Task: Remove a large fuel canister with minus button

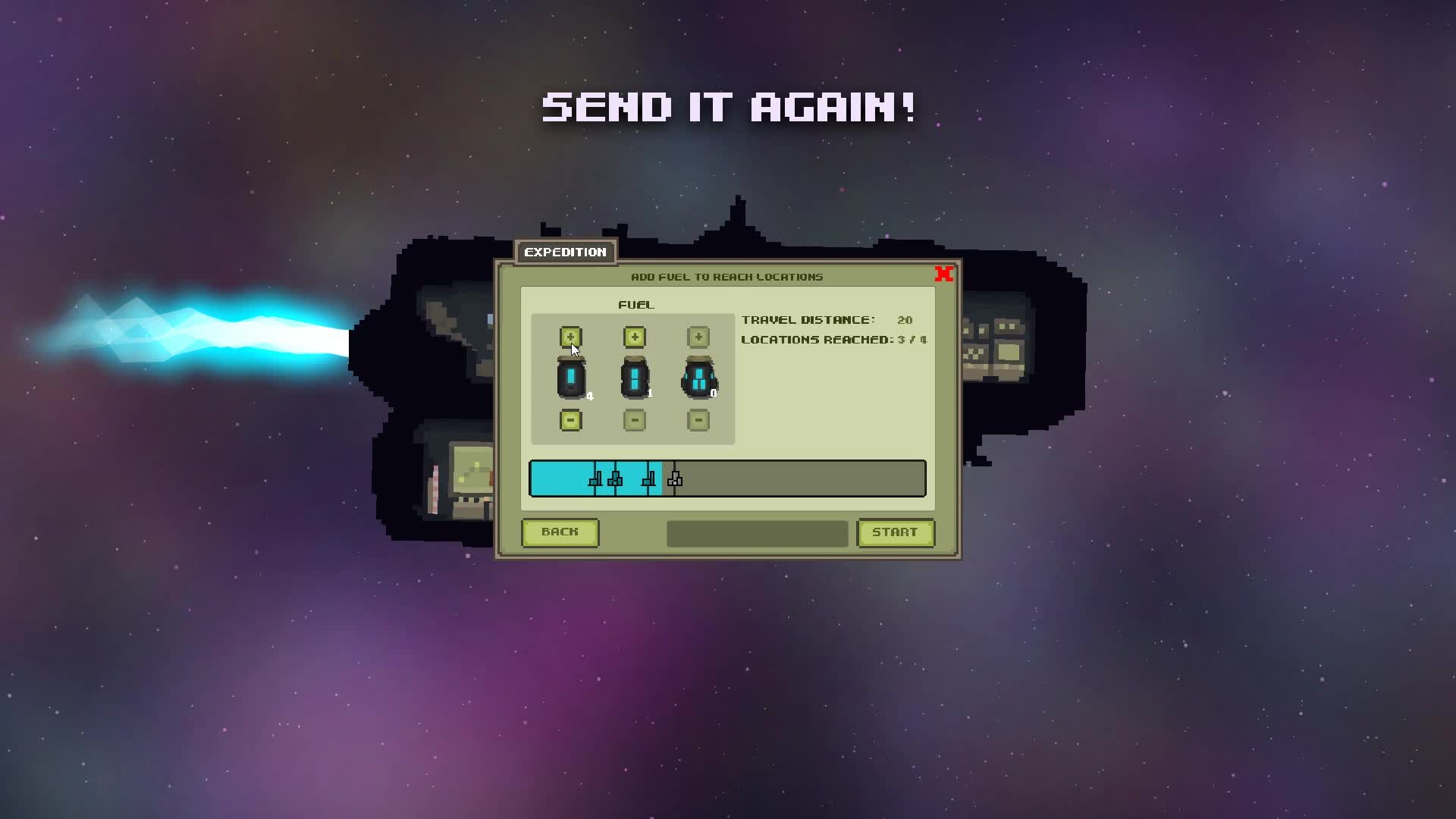Action: [698, 420]
